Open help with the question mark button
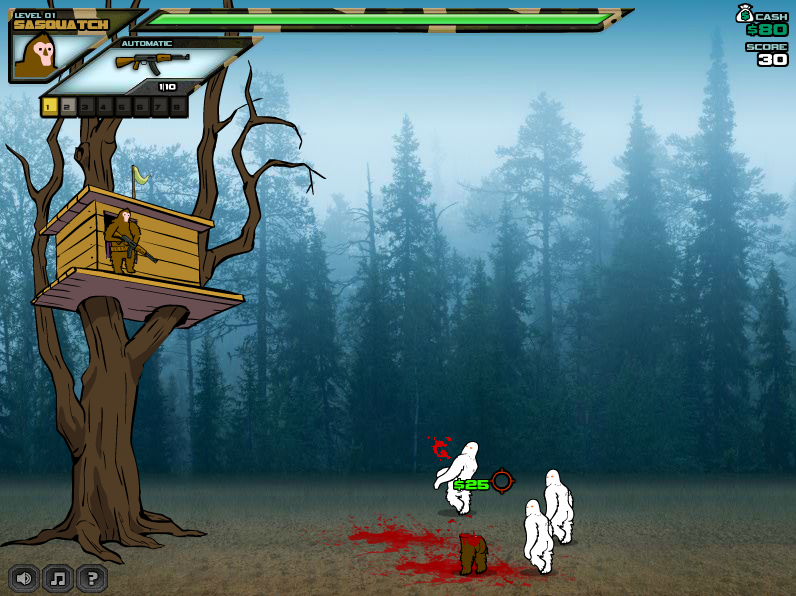796x596 pixels. coord(92,578)
